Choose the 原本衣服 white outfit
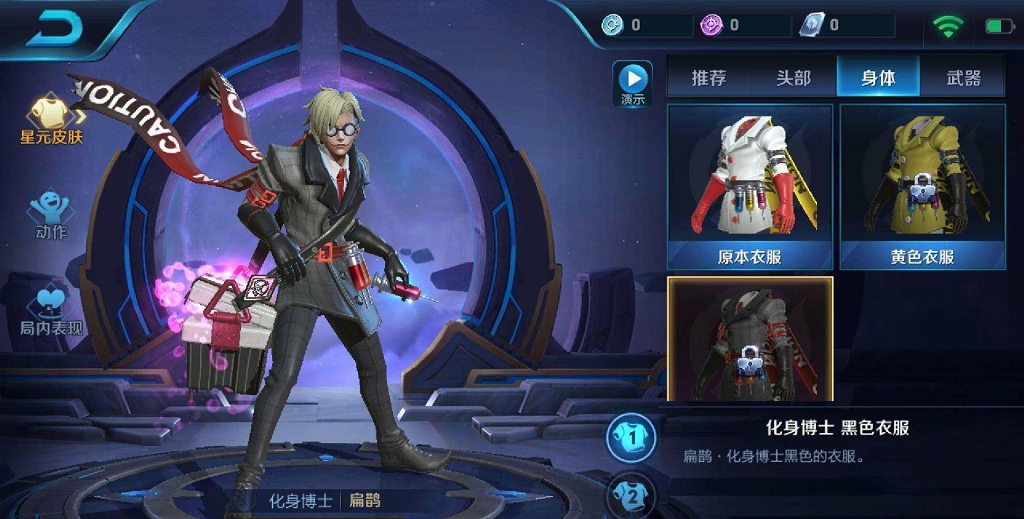 [x=750, y=187]
